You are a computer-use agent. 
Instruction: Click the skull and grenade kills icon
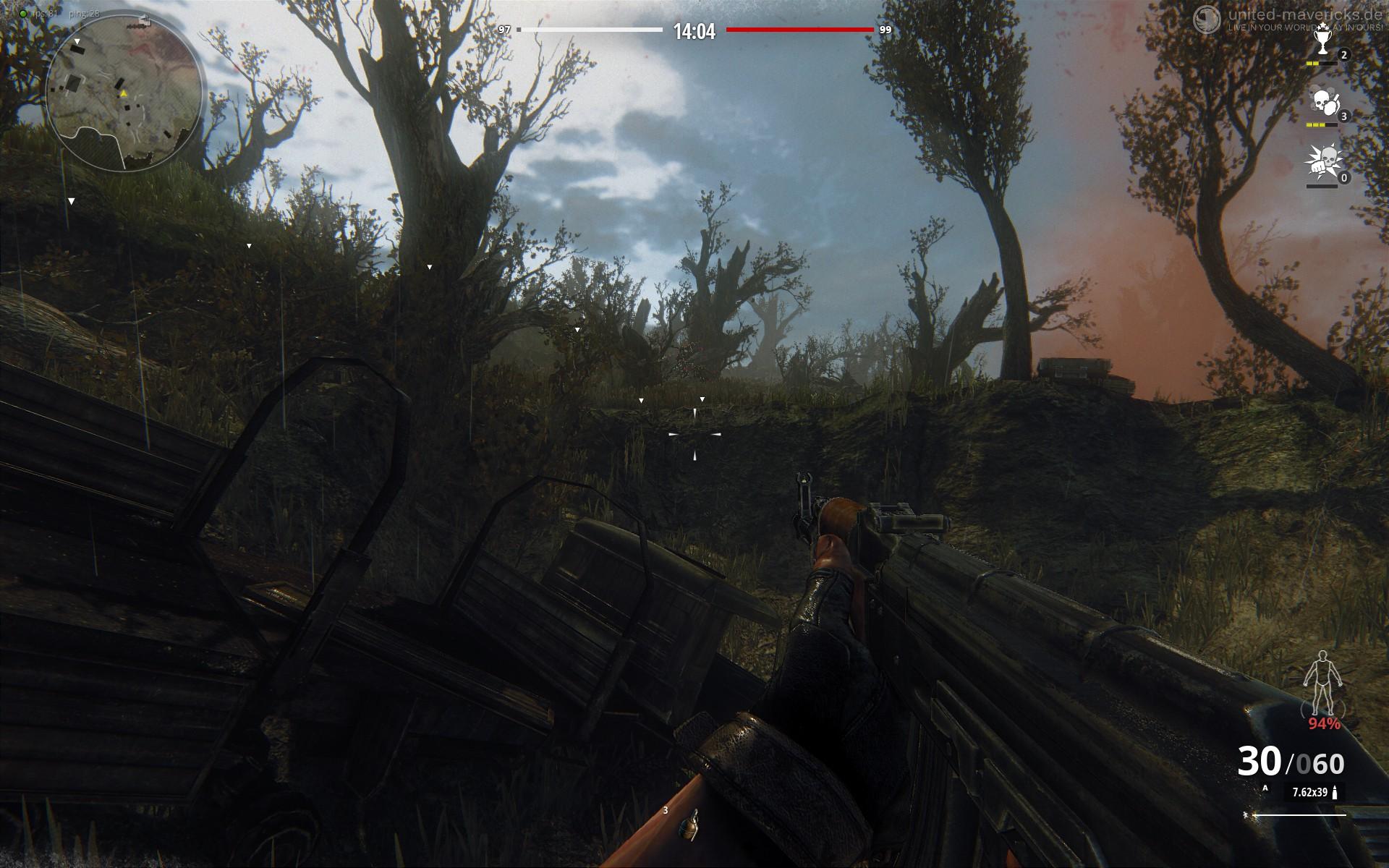pos(1322,103)
